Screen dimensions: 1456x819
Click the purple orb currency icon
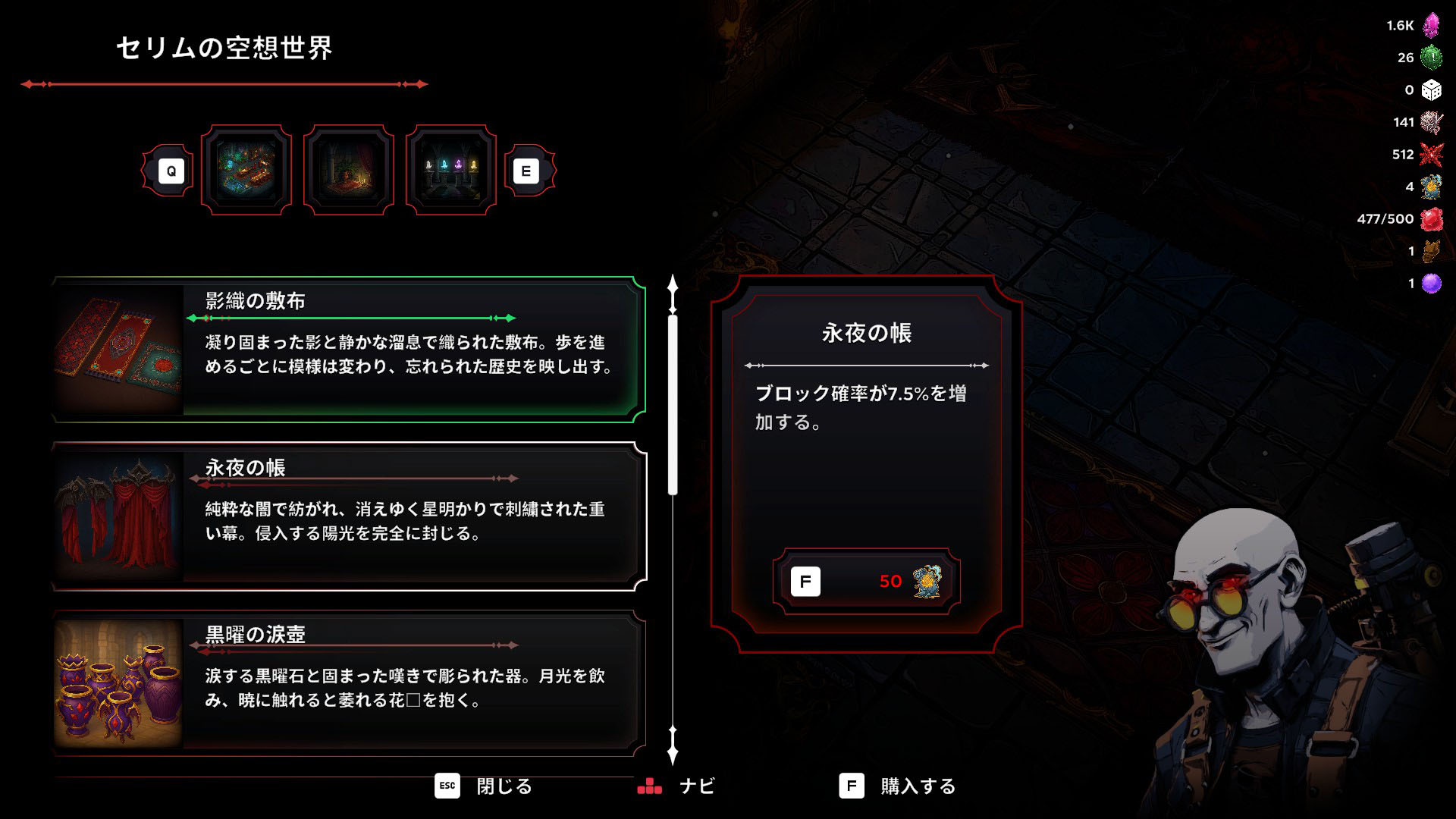click(x=1430, y=282)
